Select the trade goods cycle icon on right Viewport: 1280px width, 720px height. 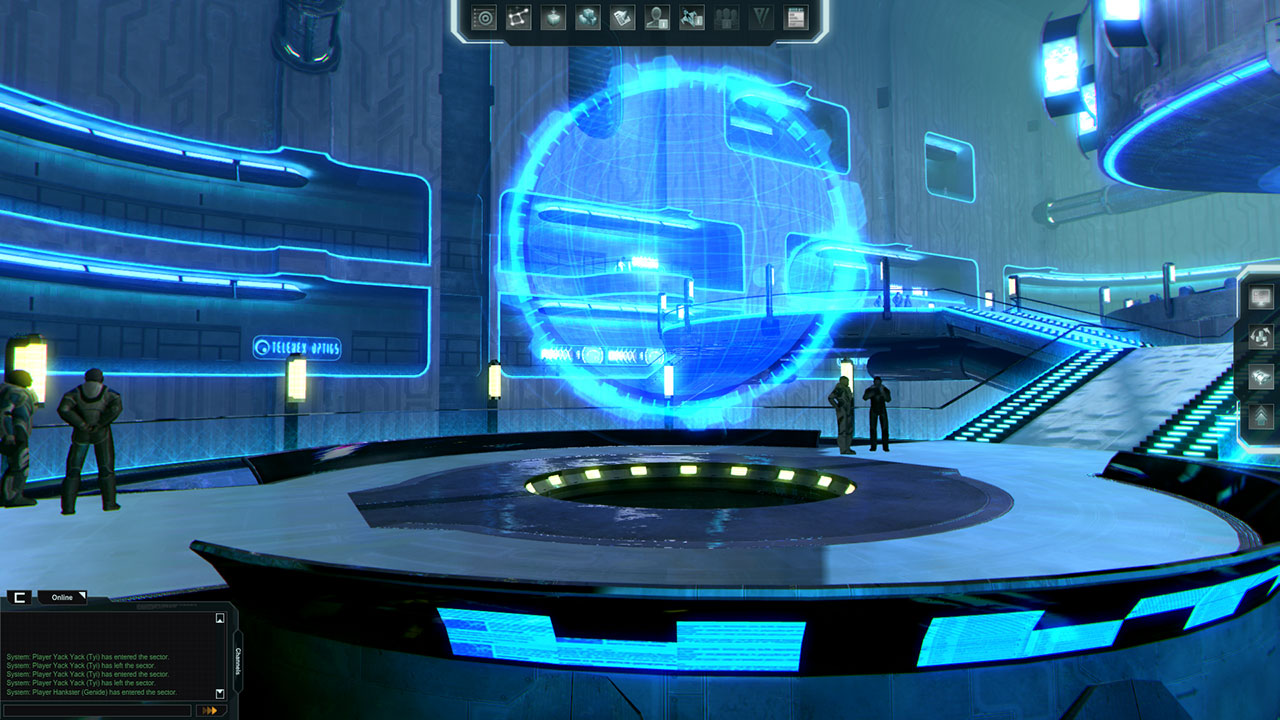click(1261, 336)
